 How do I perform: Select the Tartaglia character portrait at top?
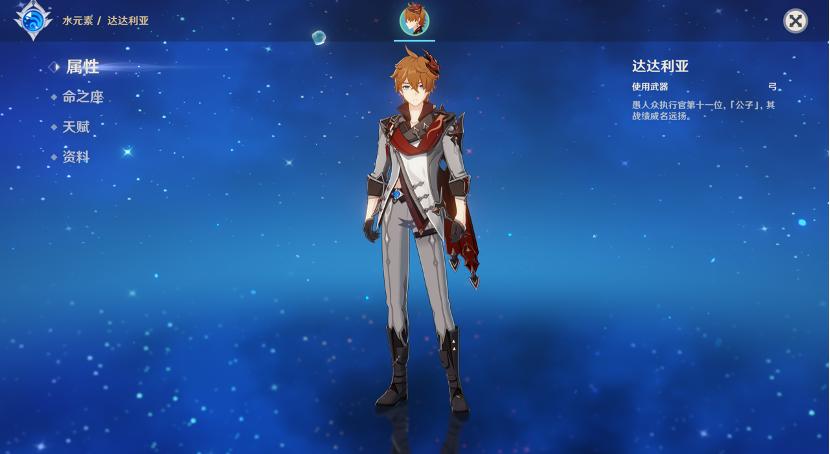[414, 19]
